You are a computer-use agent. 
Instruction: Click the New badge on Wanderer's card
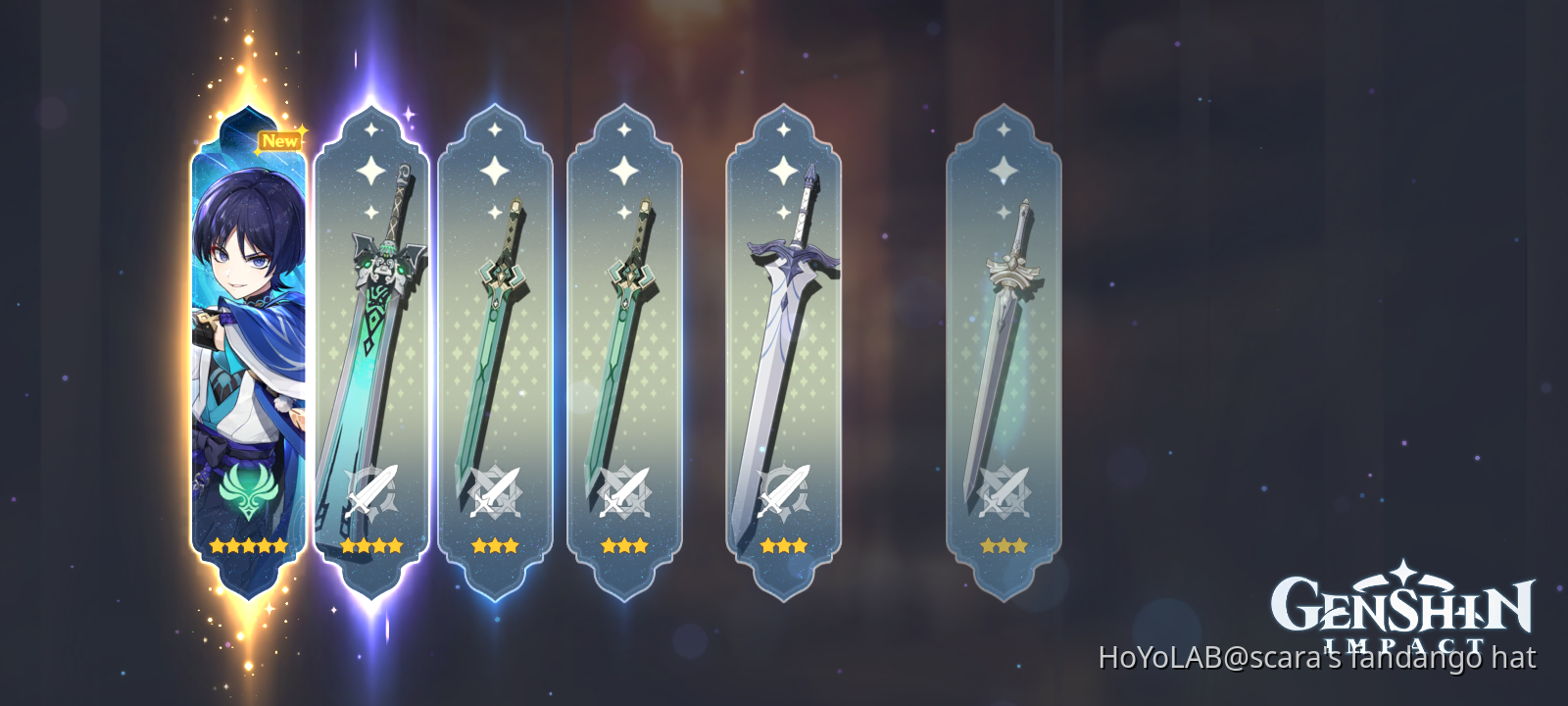coord(279,140)
